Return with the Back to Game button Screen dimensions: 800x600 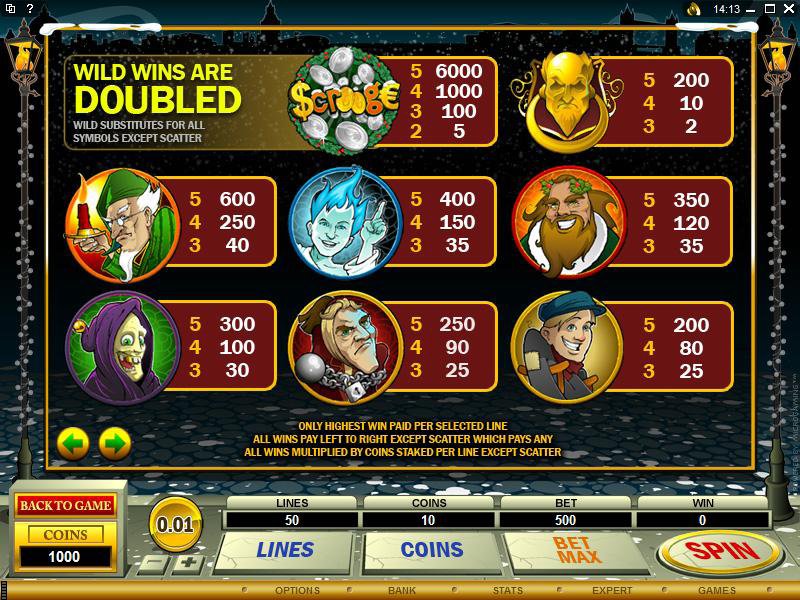click(x=65, y=505)
